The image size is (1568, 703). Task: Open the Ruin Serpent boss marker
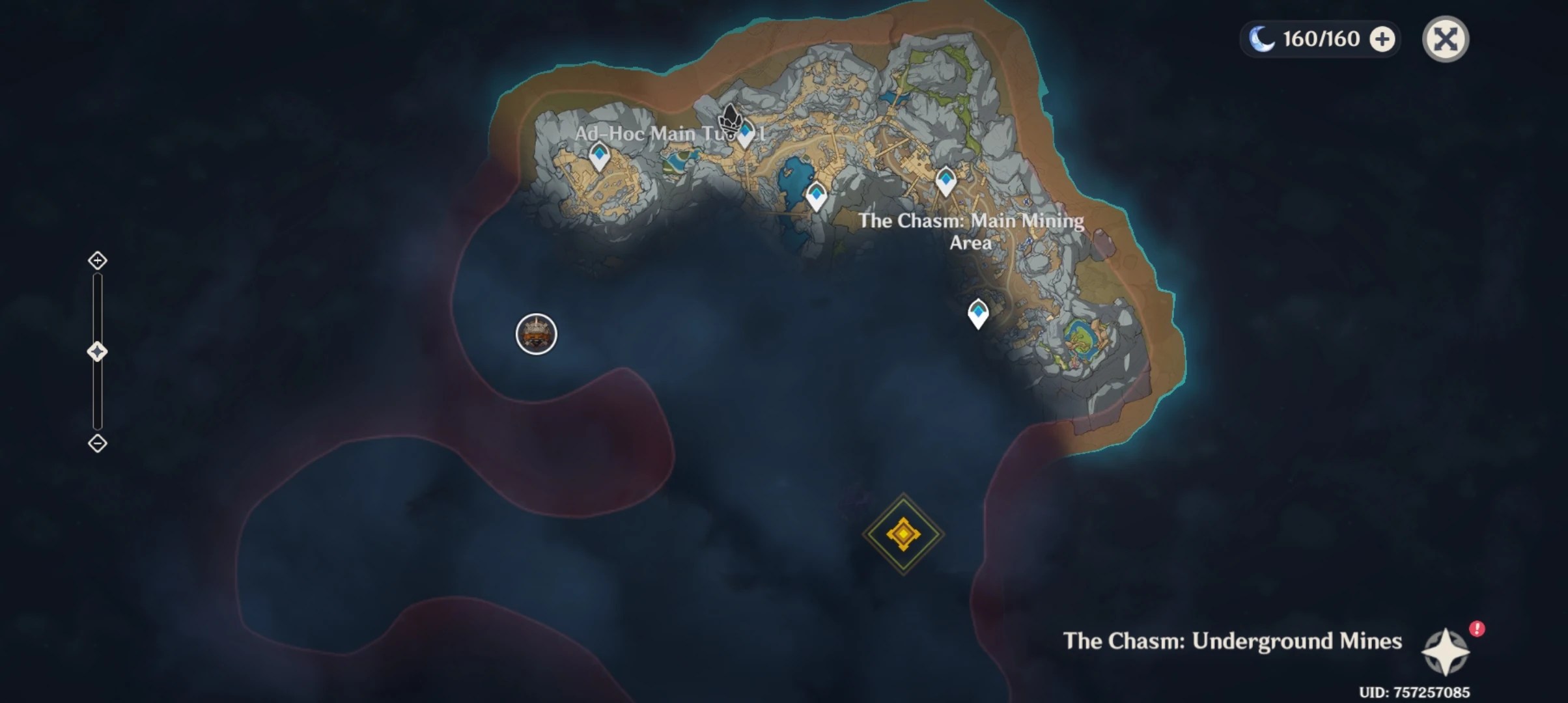point(535,334)
